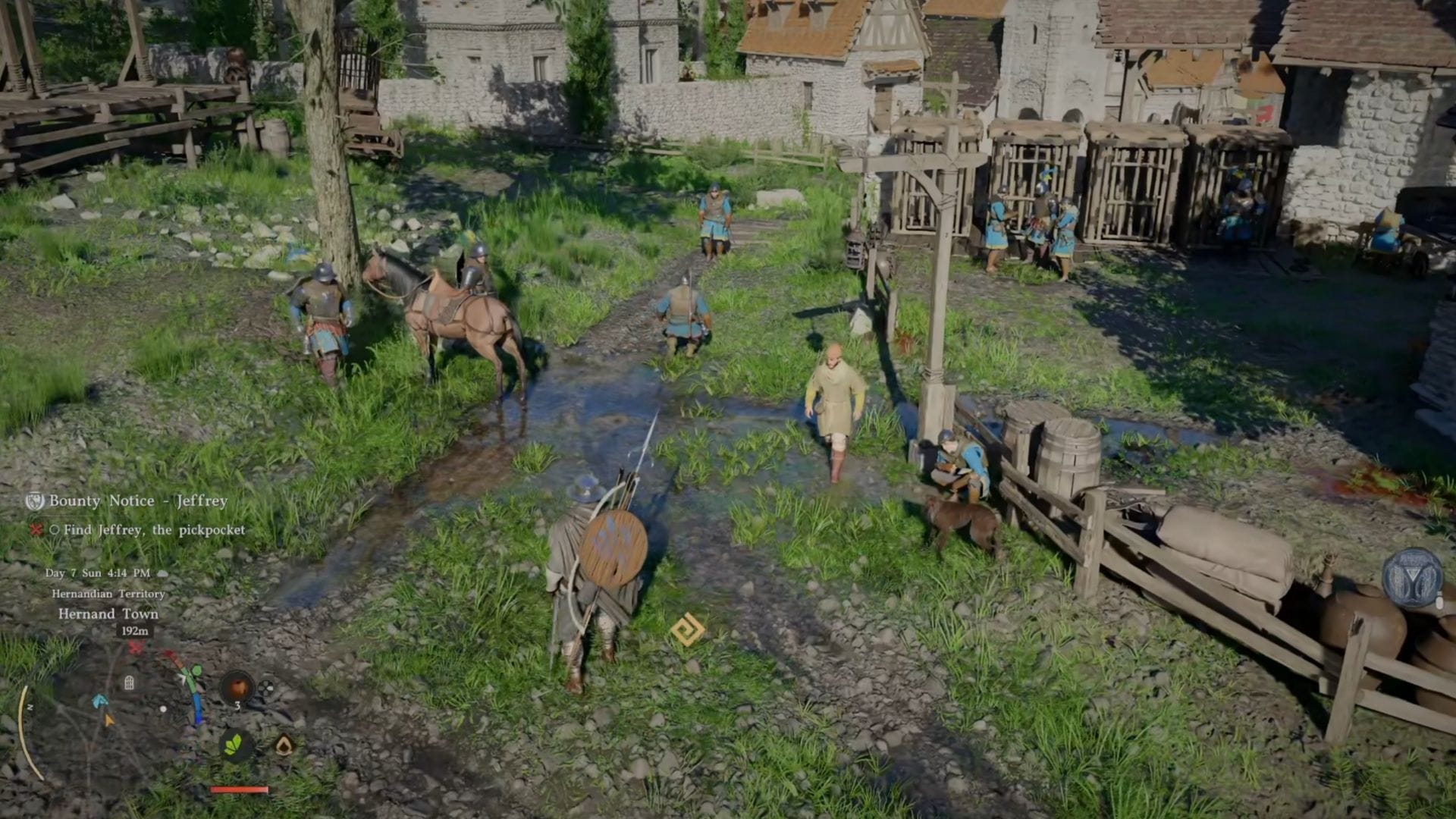The image size is (1456, 819).
Task: Toggle the objective circle before 'Find Jeffrey'
Action: pyautogui.click(x=56, y=530)
